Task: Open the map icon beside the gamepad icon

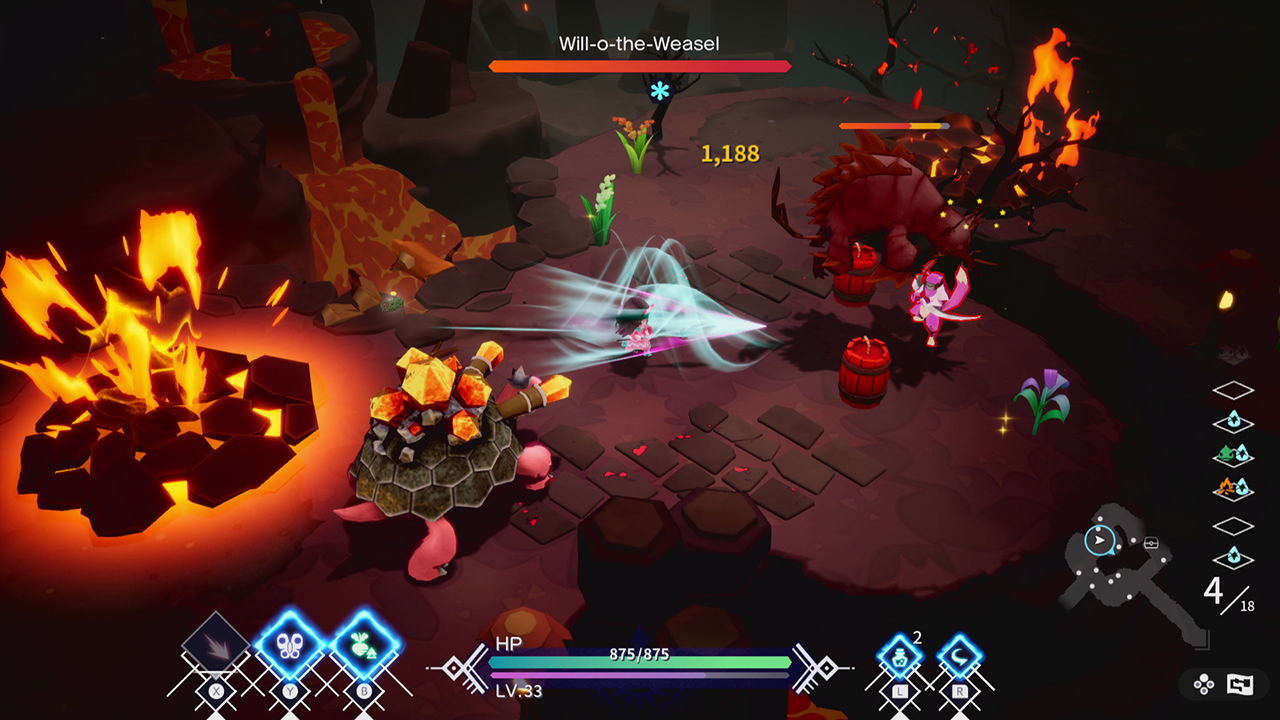Action: pyautogui.click(x=1238, y=685)
